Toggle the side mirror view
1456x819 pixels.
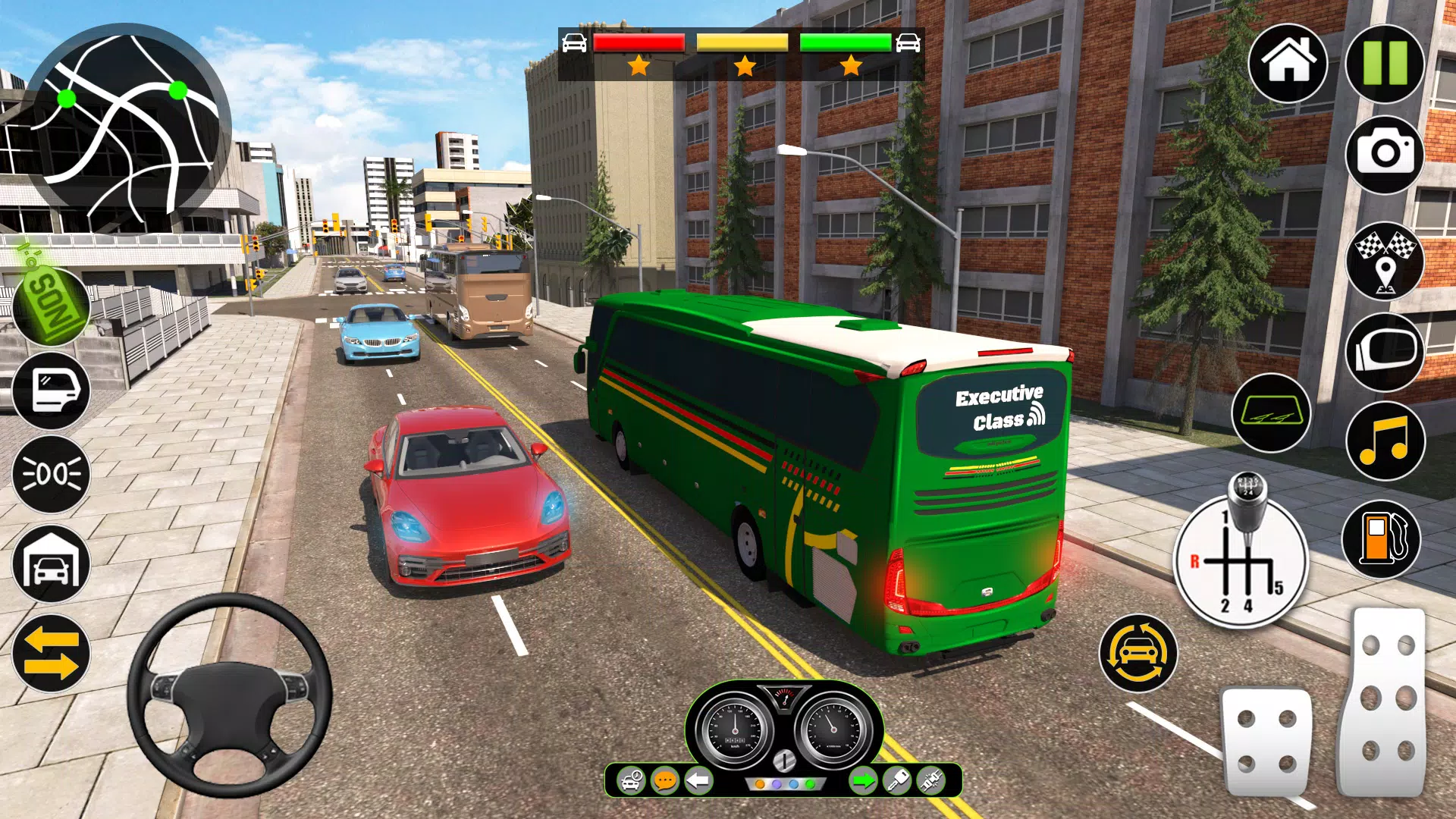click(x=1385, y=351)
